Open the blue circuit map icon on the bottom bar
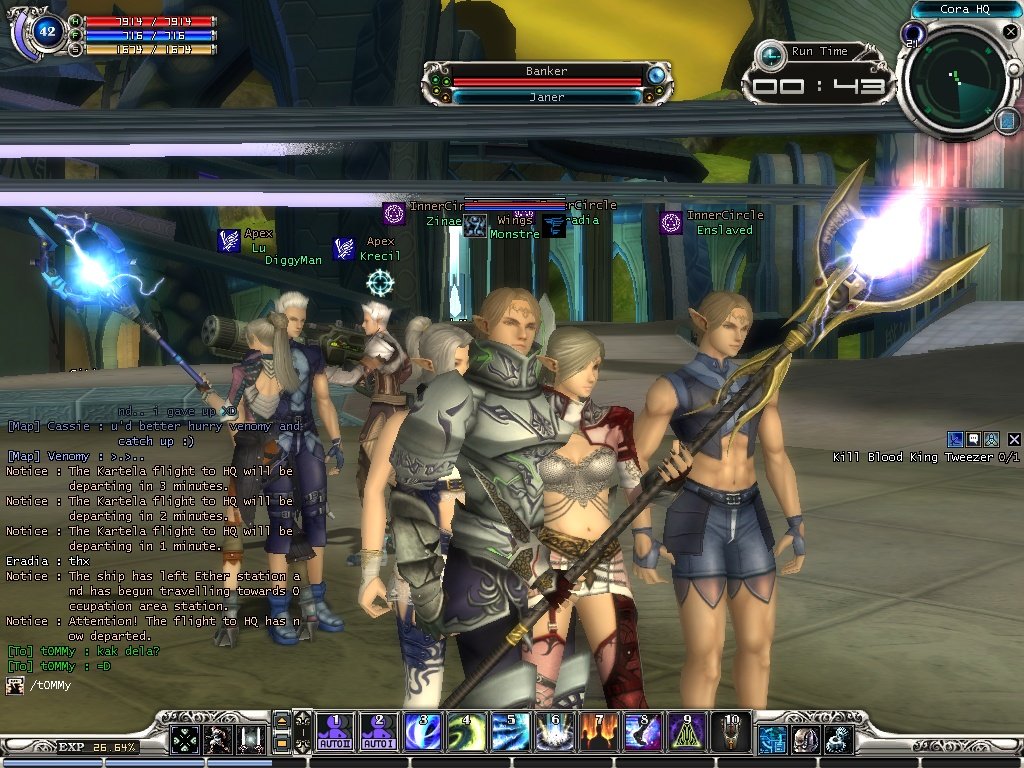The image size is (1024, 768). 771,740
